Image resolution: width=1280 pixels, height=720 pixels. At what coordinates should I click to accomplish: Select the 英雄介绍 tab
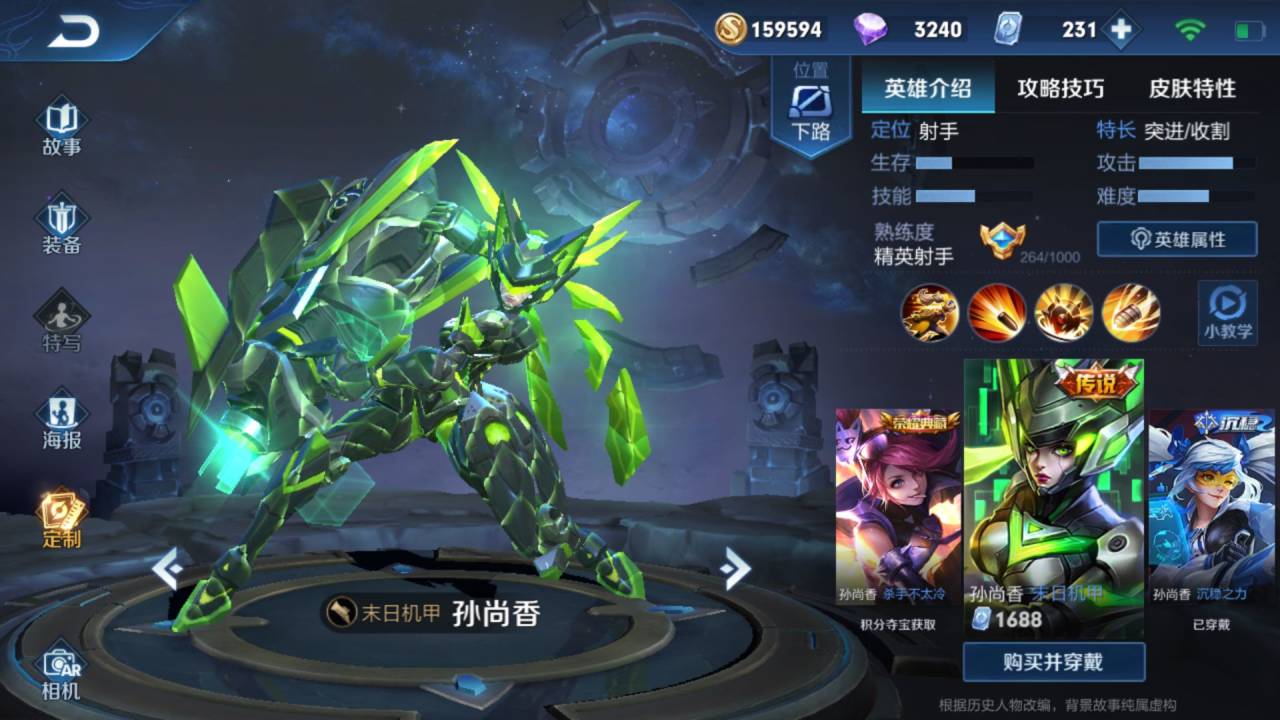tap(928, 89)
